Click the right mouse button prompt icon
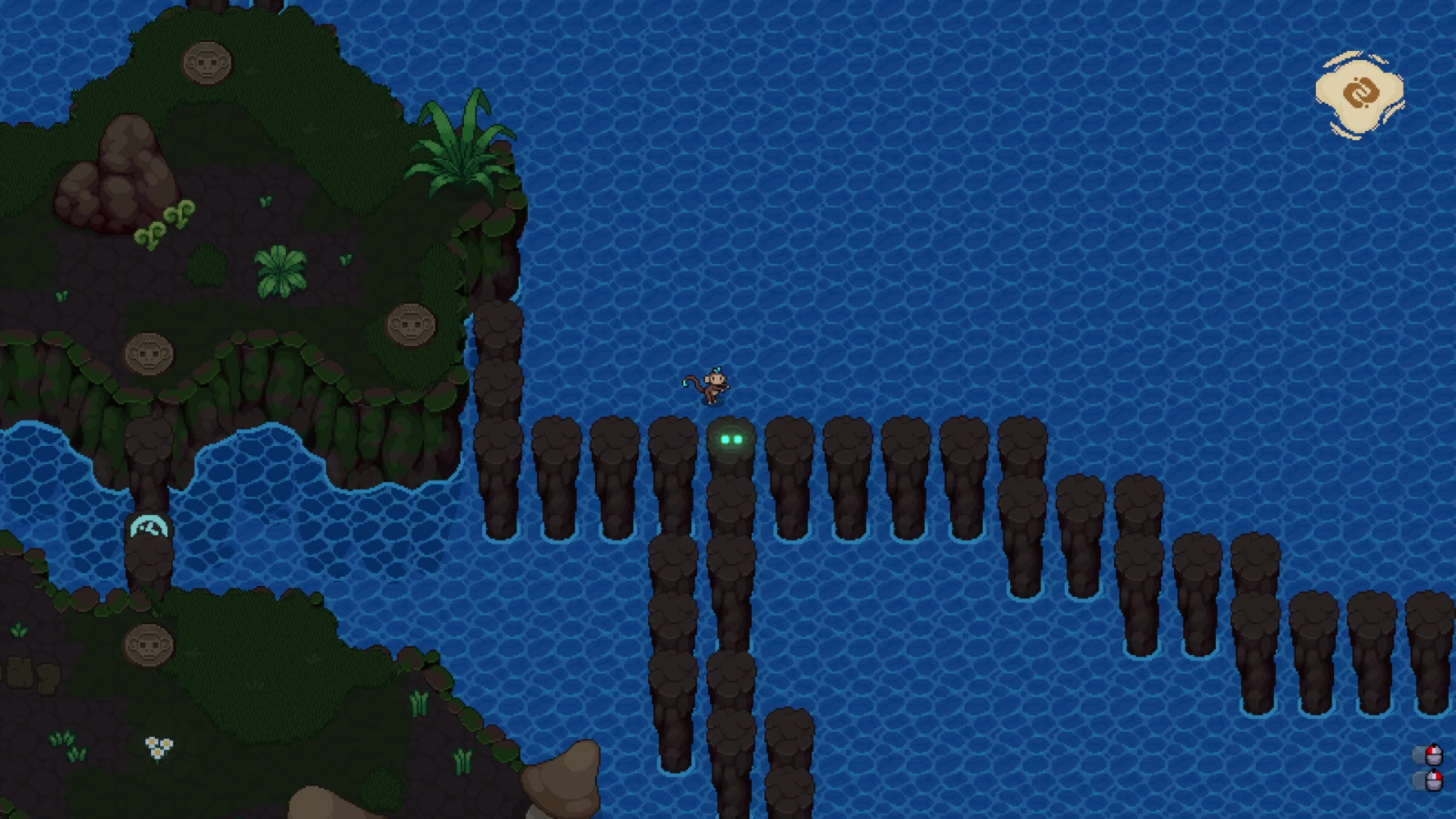This screenshot has height=819, width=1456. [1434, 780]
